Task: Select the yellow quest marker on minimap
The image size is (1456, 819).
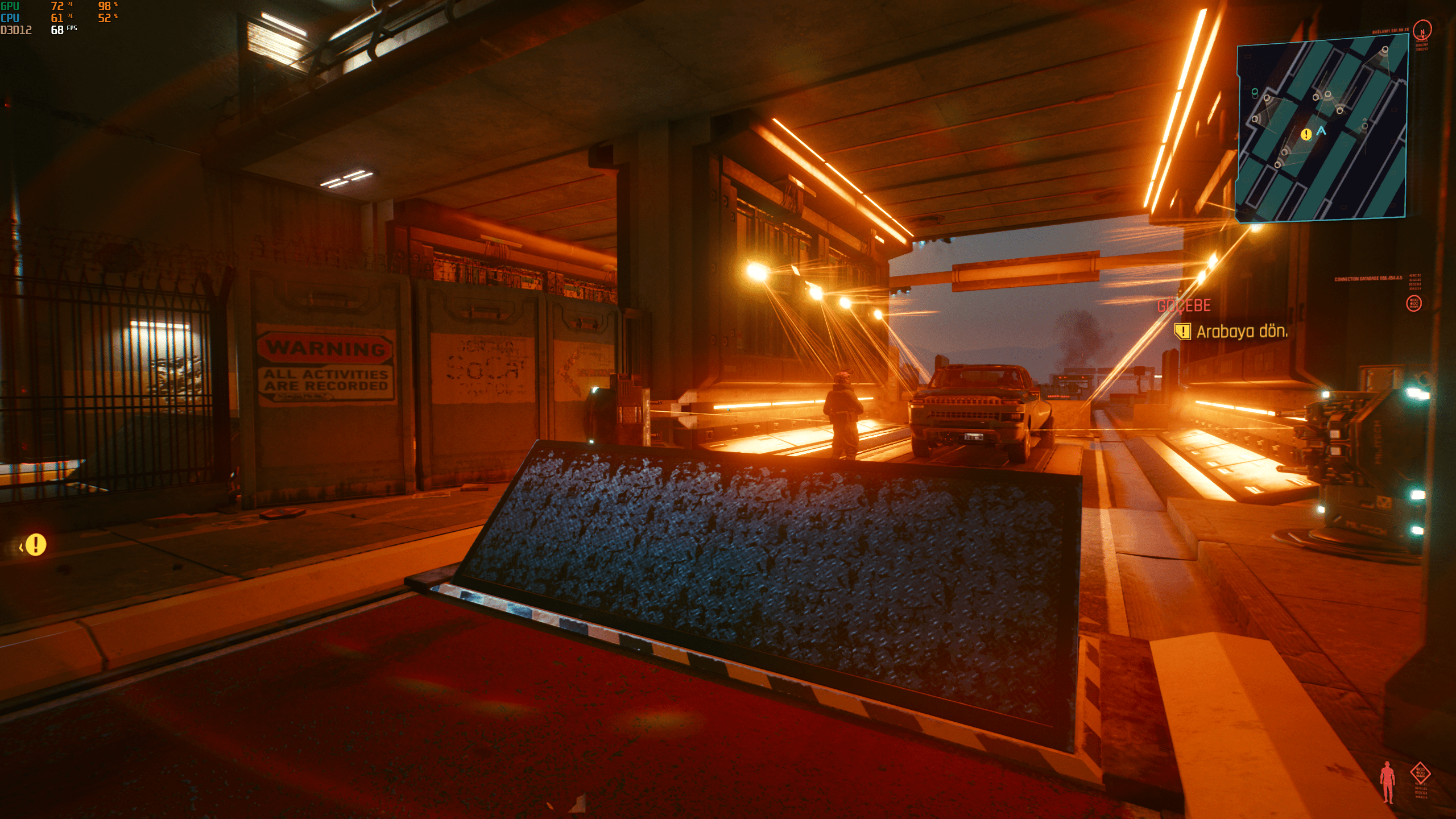Action: (1306, 135)
